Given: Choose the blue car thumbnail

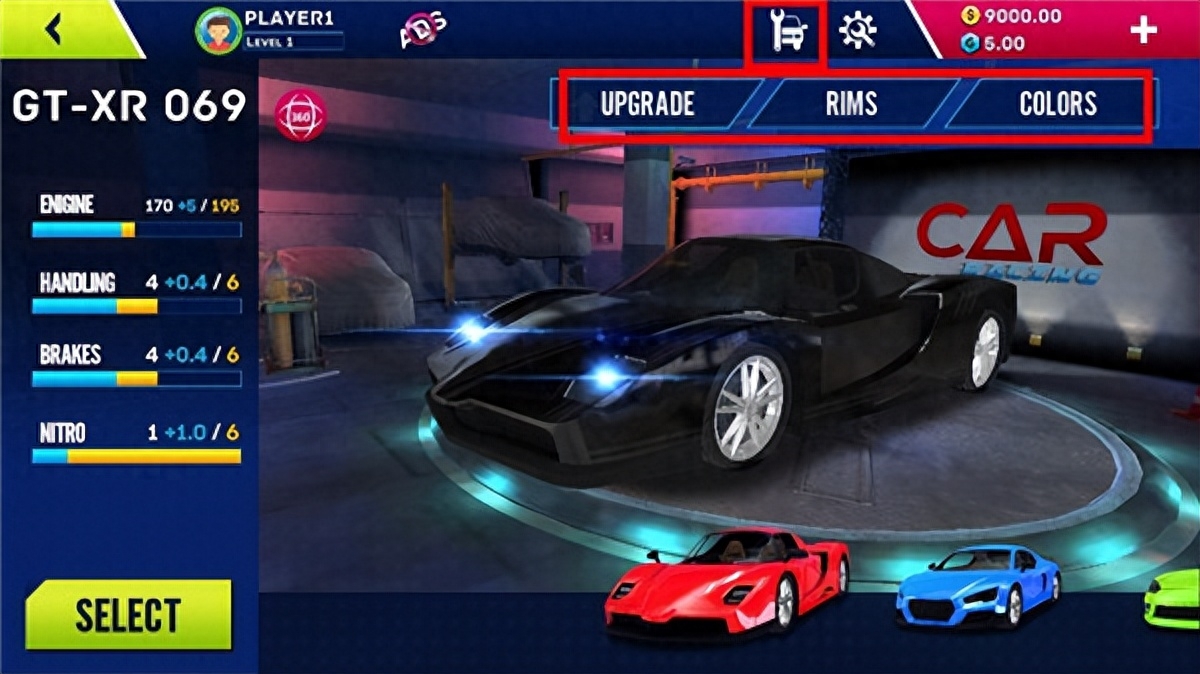Looking at the screenshot, I should pos(978,587).
